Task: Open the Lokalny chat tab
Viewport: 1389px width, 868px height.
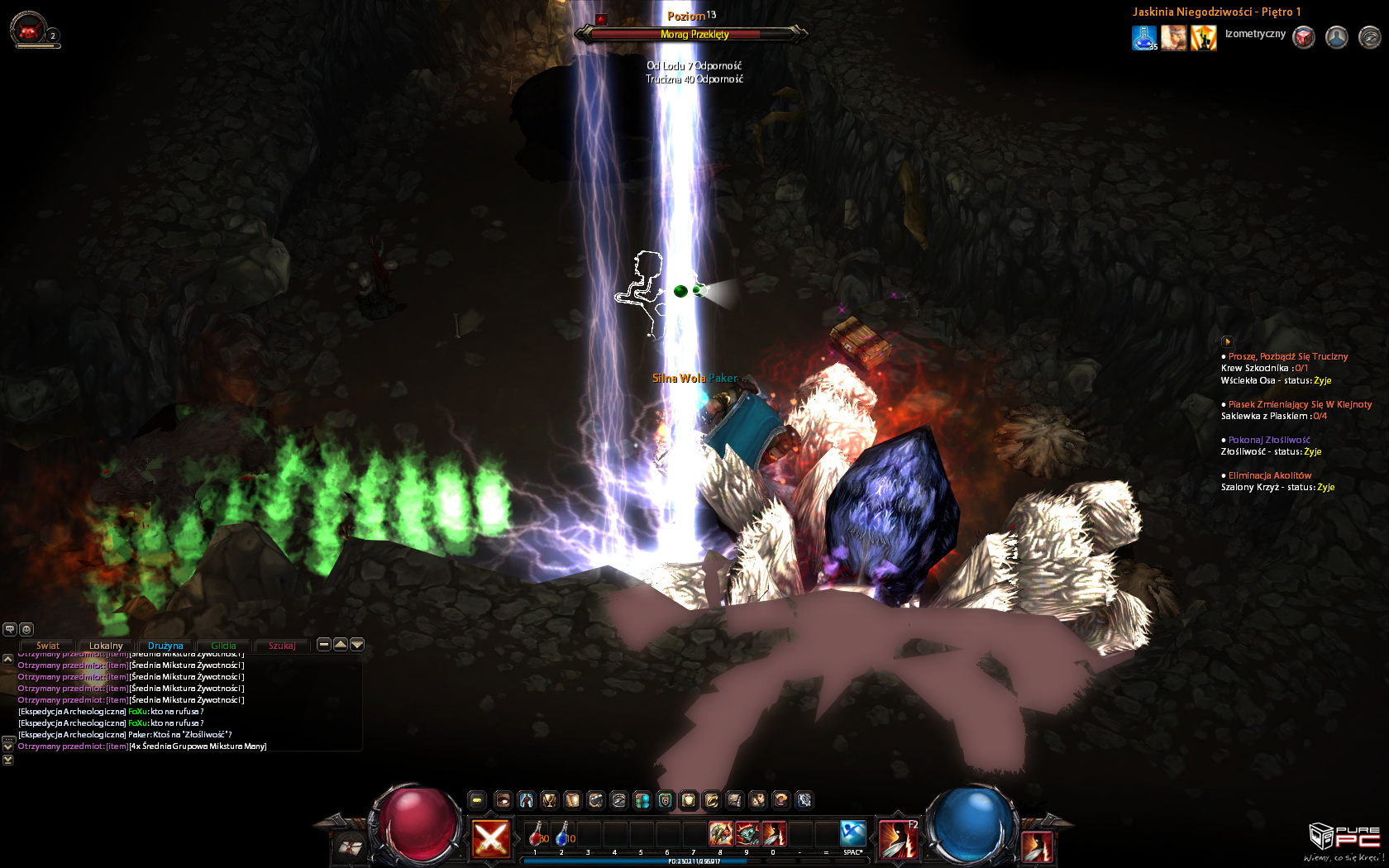Action: (106, 646)
